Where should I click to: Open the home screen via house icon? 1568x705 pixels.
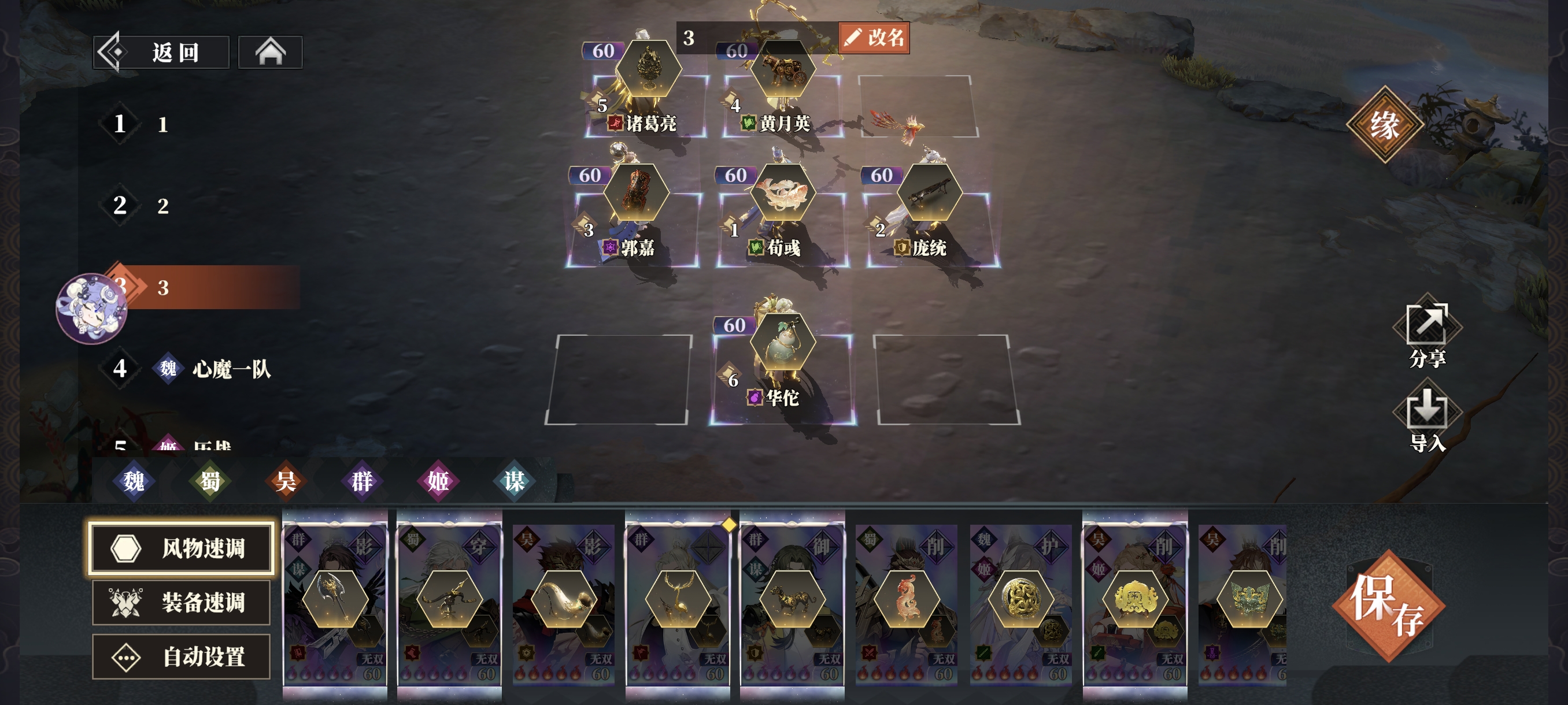pos(270,53)
